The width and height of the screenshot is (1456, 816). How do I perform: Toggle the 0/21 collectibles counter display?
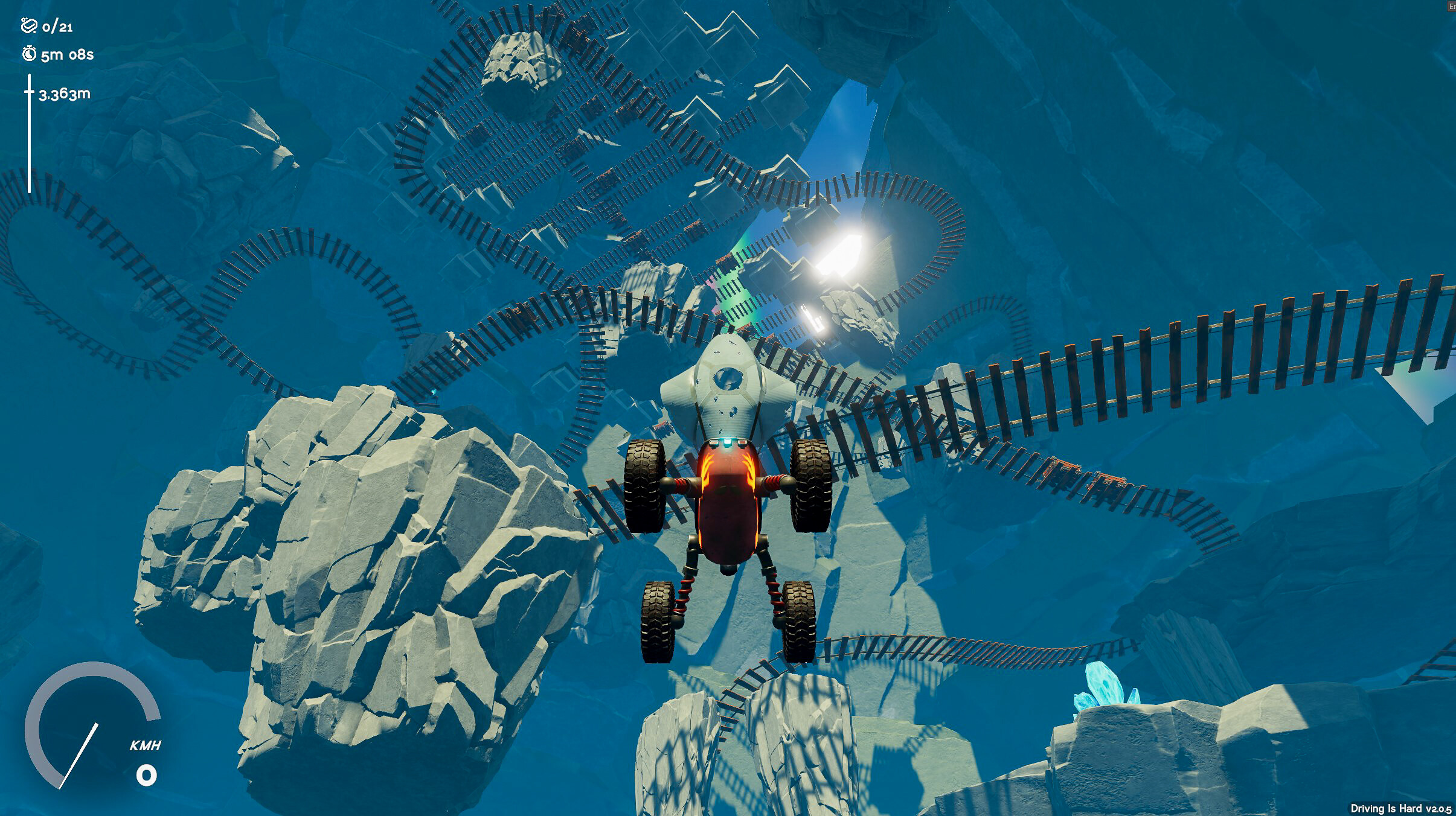pyautogui.click(x=57, y=27)
